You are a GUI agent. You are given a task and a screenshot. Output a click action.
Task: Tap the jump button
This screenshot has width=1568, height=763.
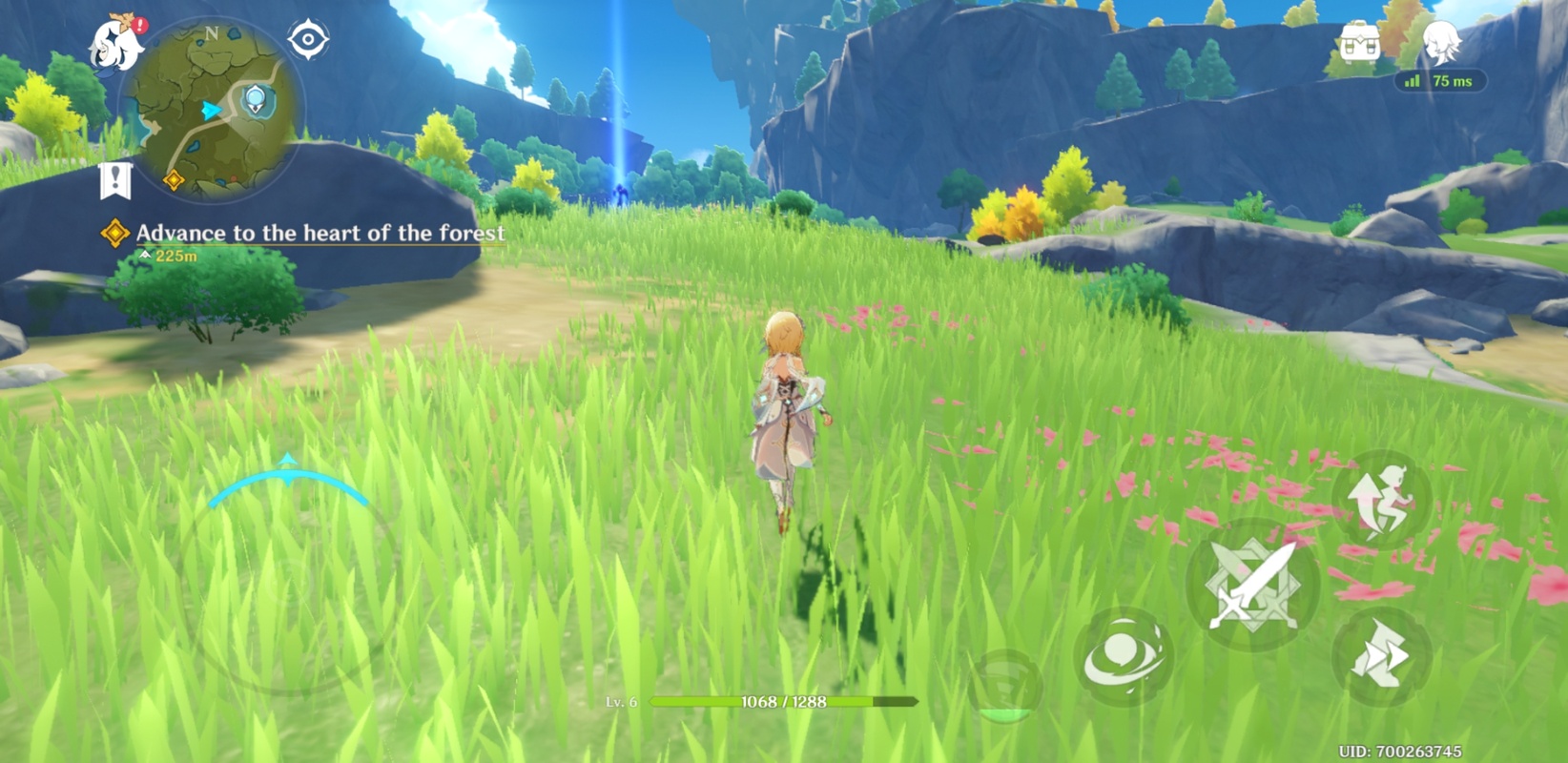pos(1382,500)
